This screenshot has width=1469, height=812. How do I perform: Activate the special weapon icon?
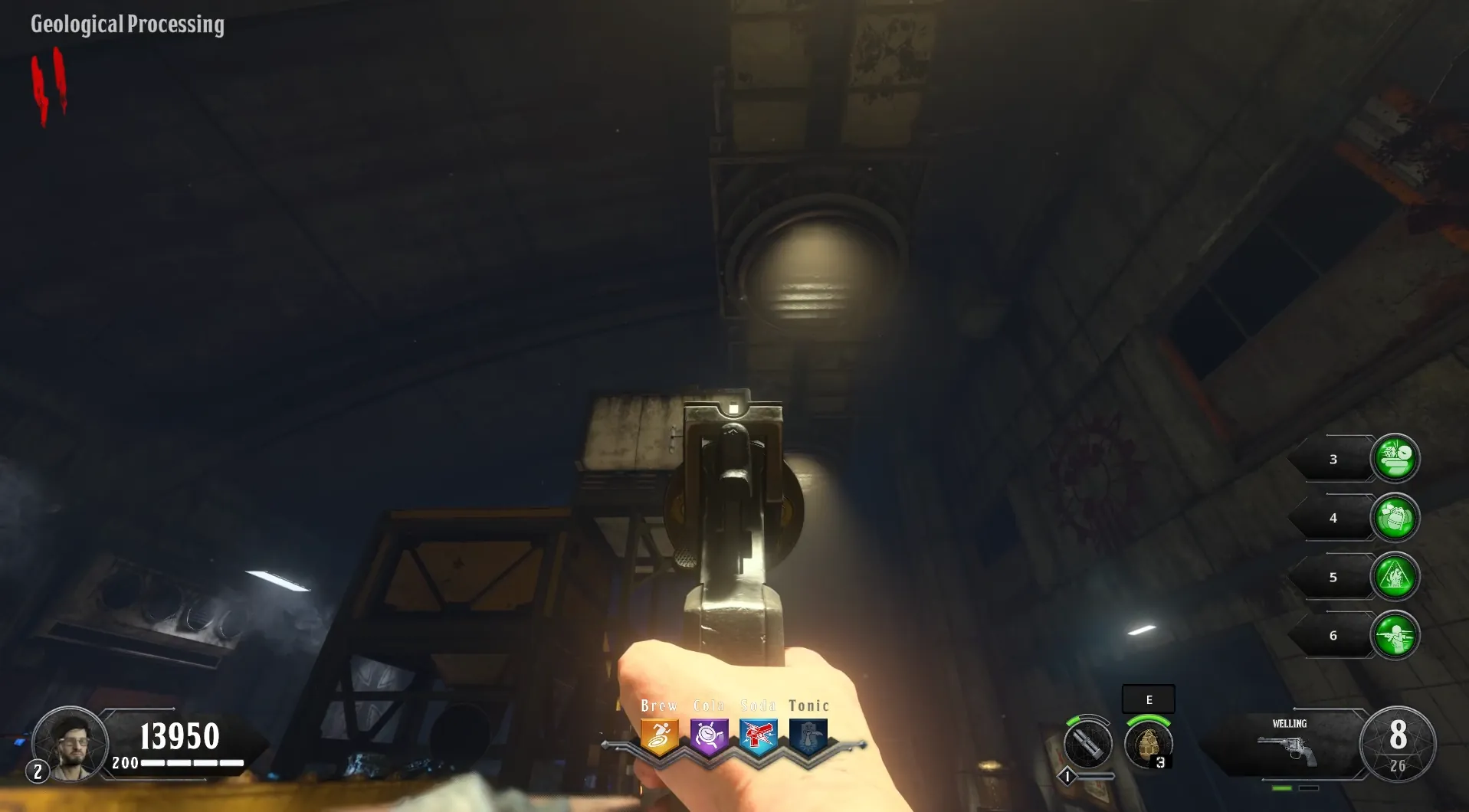(1087, 743)
